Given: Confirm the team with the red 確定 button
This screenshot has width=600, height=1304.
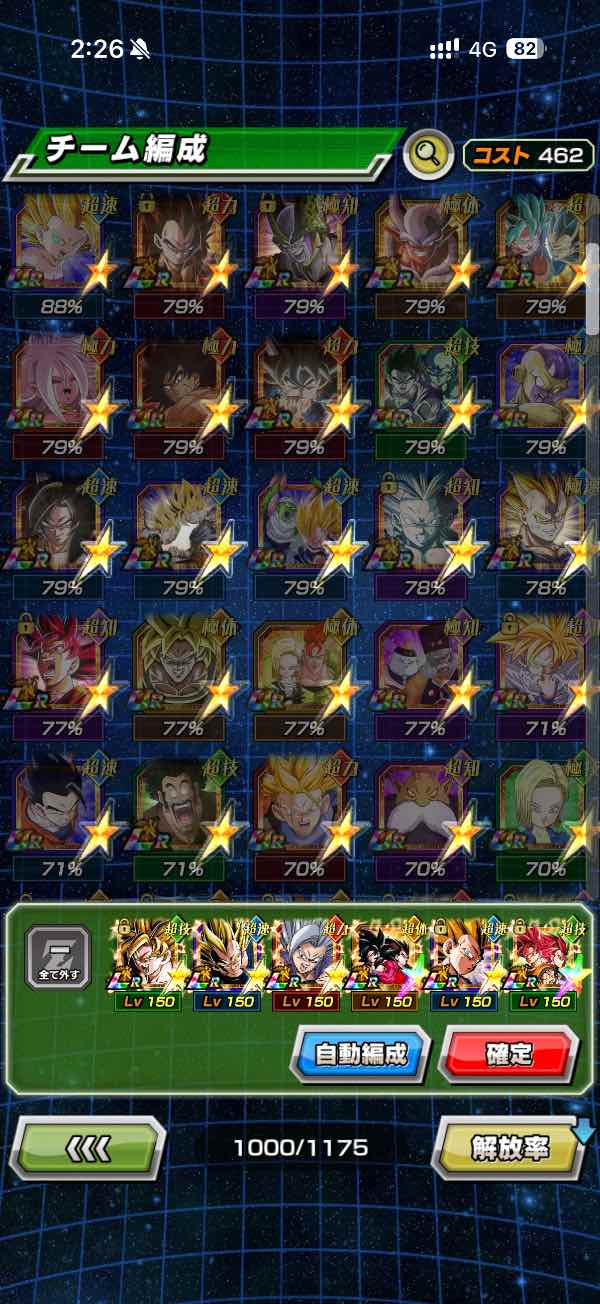Looking at the screenshot, I should (509, 1053).
